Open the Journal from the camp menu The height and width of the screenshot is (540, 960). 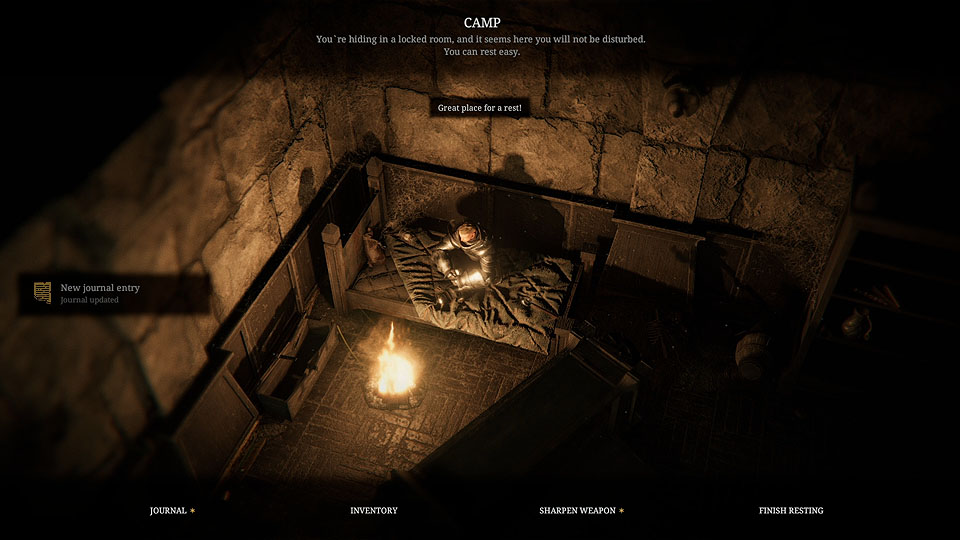pyautogui.click(x=168, y=511)
